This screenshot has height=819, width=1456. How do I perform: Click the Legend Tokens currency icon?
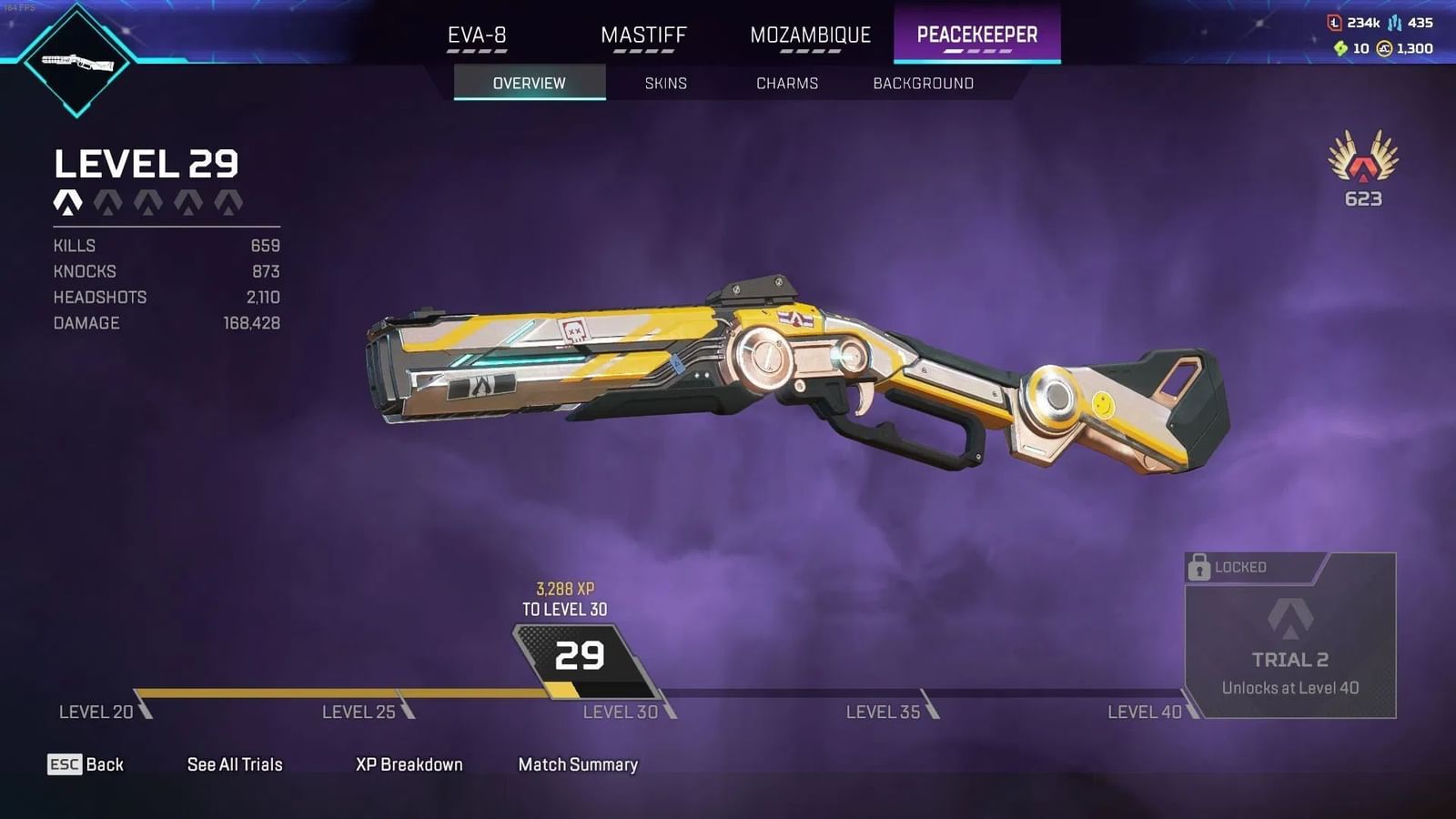(x=1334, y=23)
